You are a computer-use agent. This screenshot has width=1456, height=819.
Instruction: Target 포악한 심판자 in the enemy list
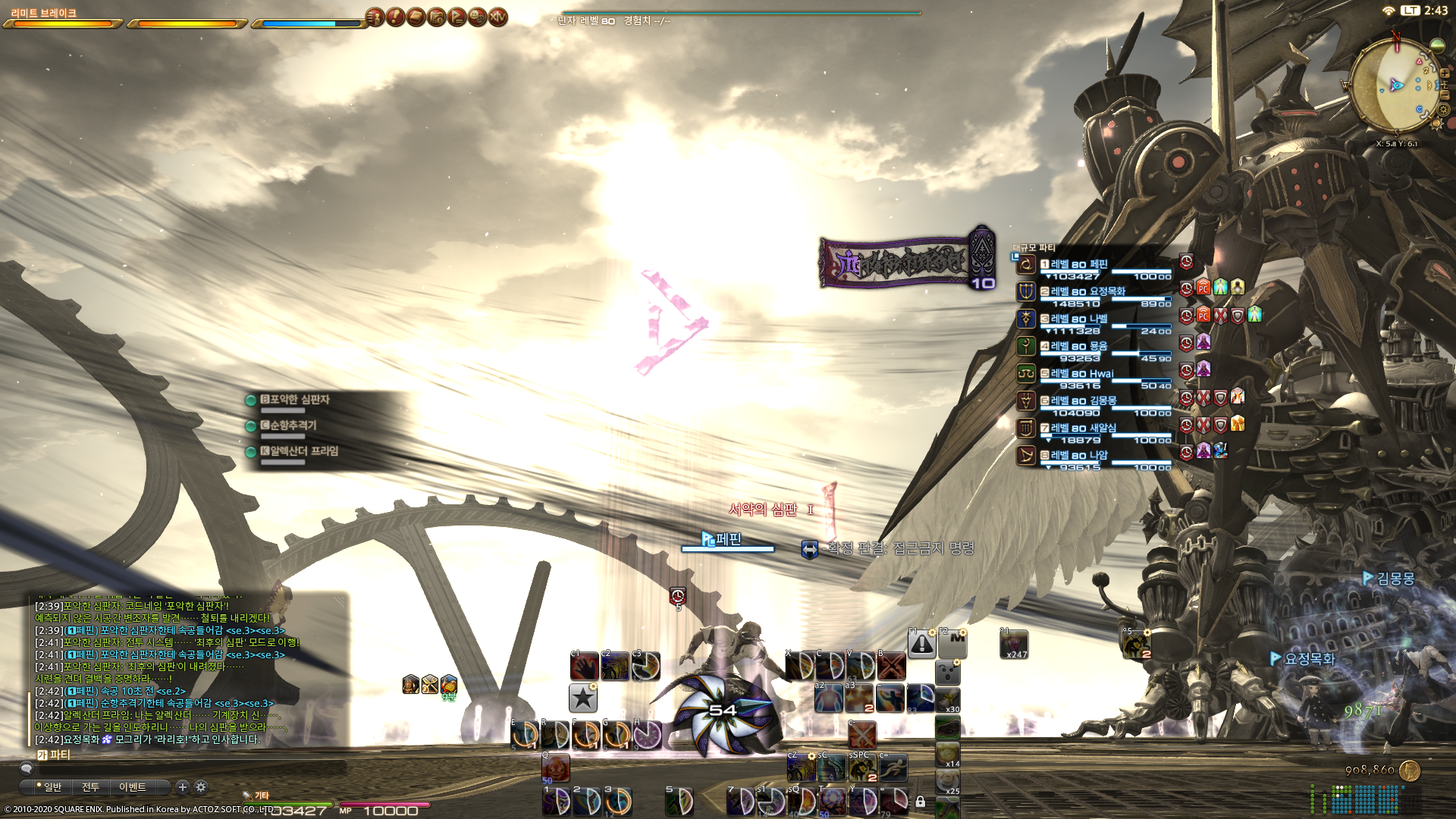pyautogui.click(x=294, y=400)
